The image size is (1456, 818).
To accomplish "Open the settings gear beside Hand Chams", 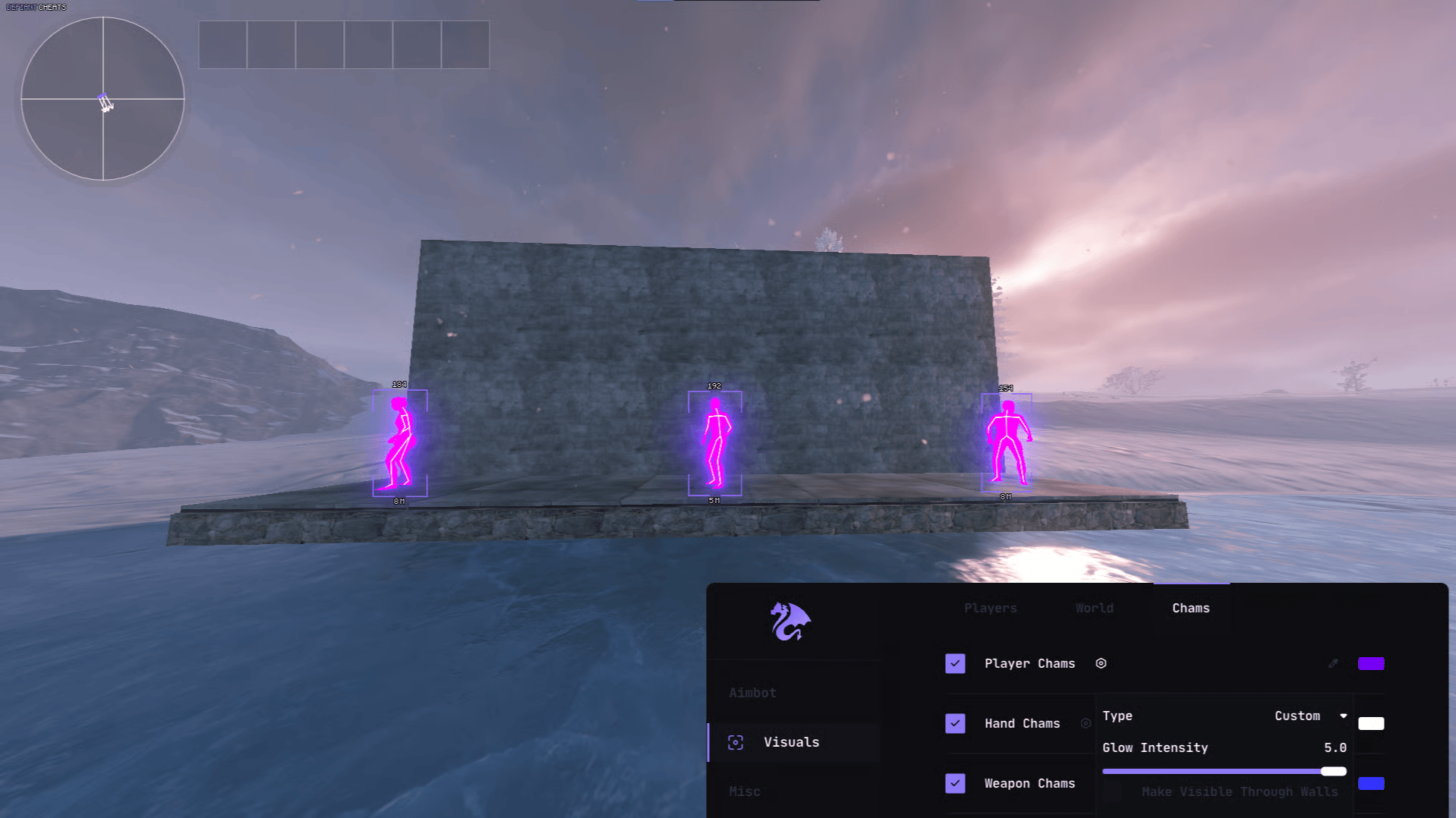I will coord(1085,723).
